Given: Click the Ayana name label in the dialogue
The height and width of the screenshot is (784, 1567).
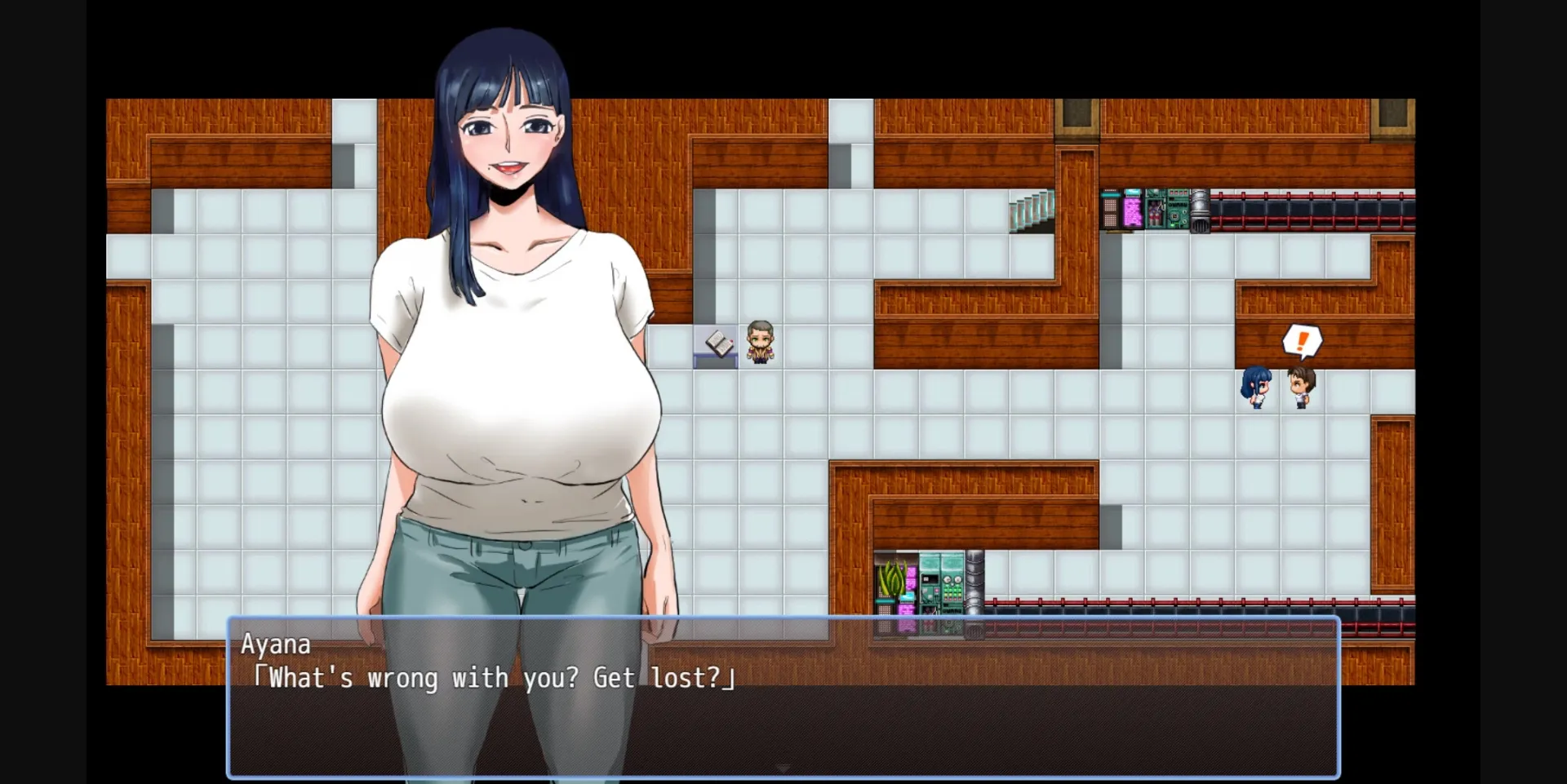Looking at the screenshot, I should click(x=277, y=644).
